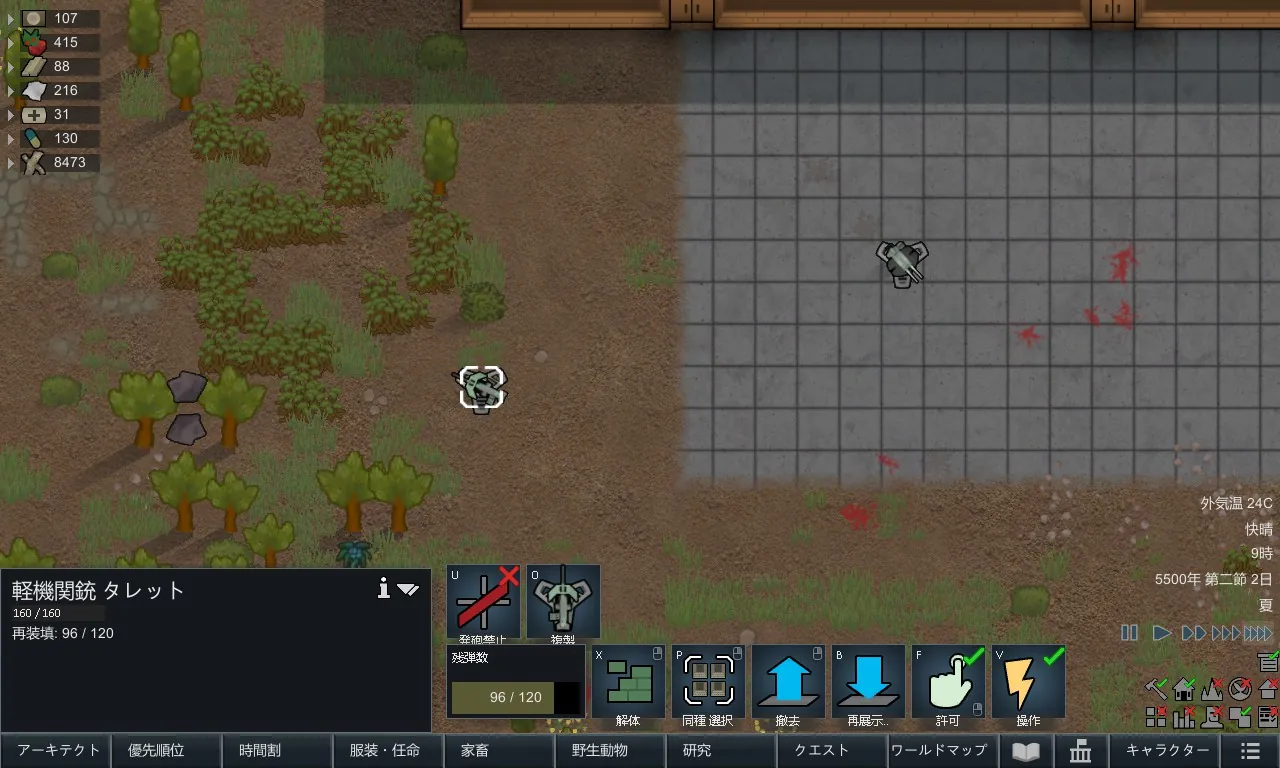Open the outfits and assign (服装・任命) tab

(384, 750)
